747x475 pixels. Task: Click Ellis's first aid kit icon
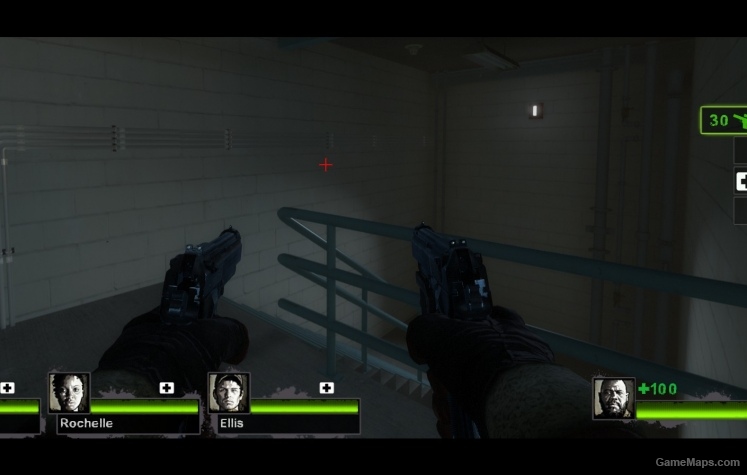coord(327,388)
